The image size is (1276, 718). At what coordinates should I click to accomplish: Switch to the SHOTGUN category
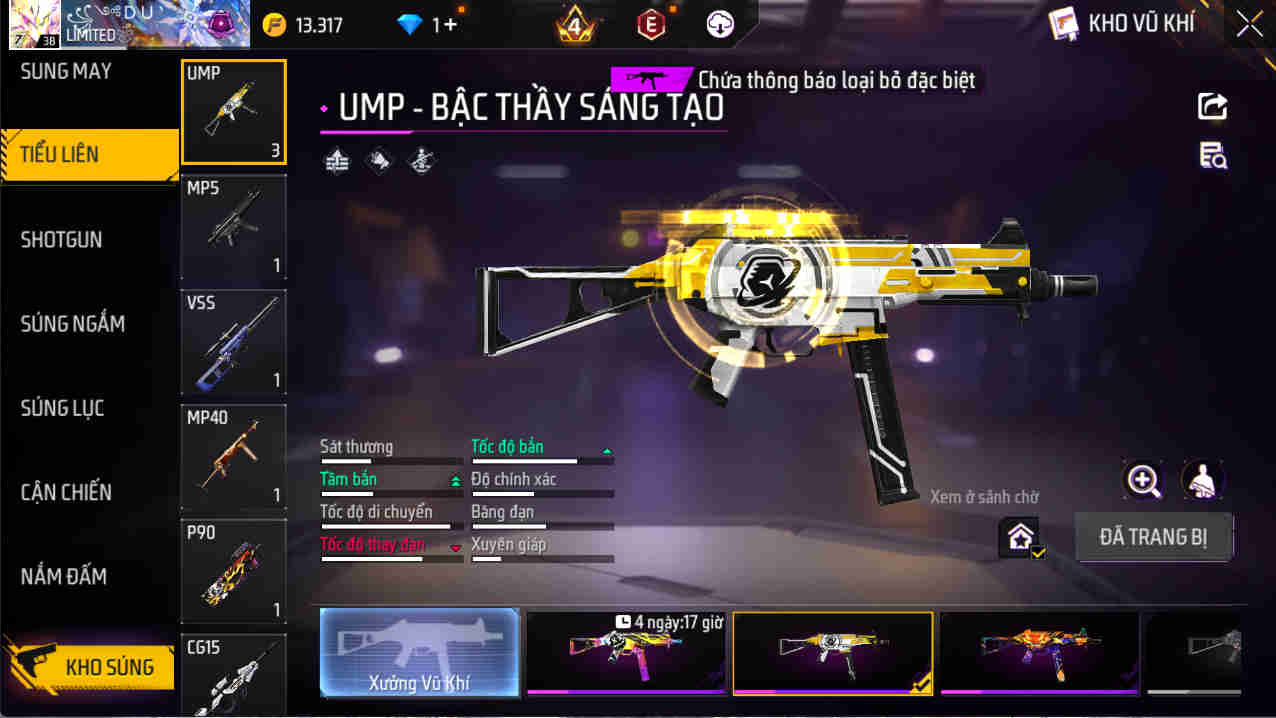[x=62, y=240]
